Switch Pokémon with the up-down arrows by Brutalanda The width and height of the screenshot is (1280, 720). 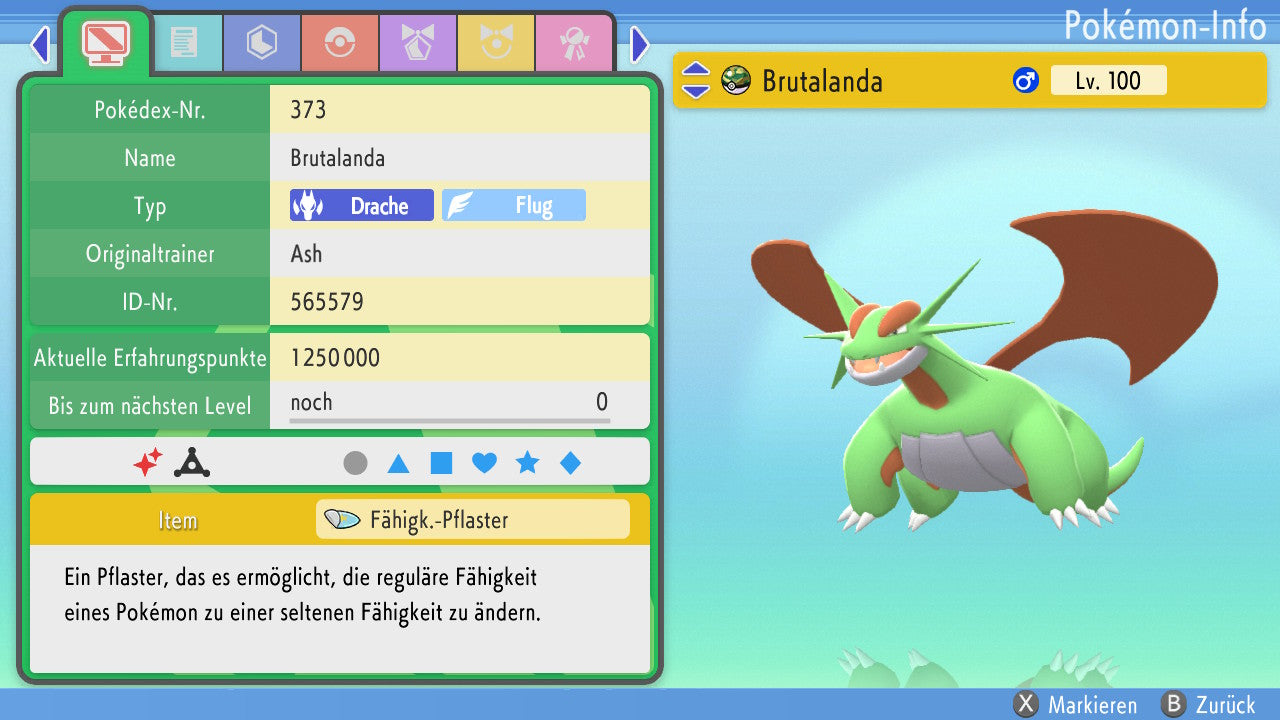695,81
